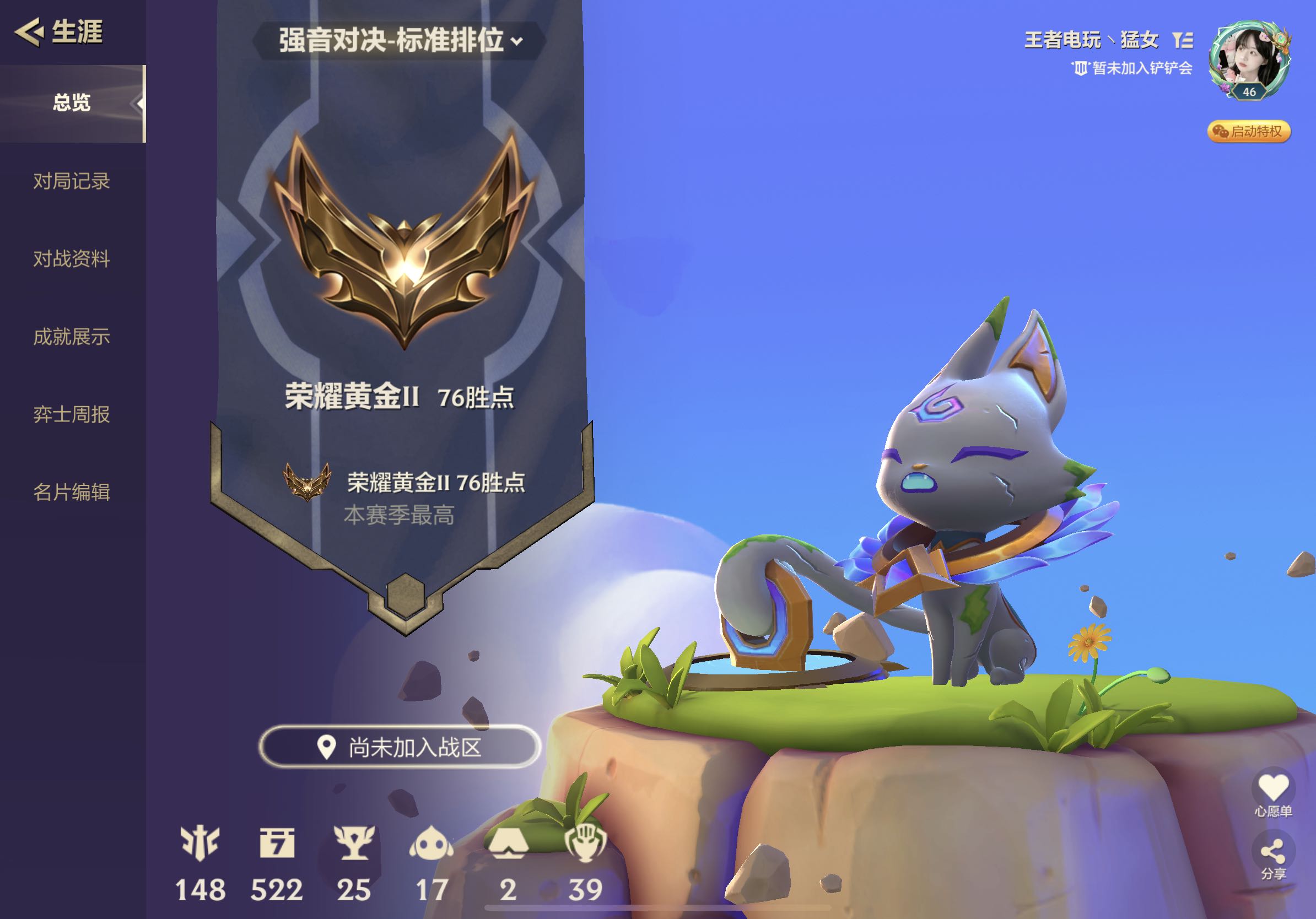
Task: Open the 心愿单 wishlist heart
Action: (1273, 788)
